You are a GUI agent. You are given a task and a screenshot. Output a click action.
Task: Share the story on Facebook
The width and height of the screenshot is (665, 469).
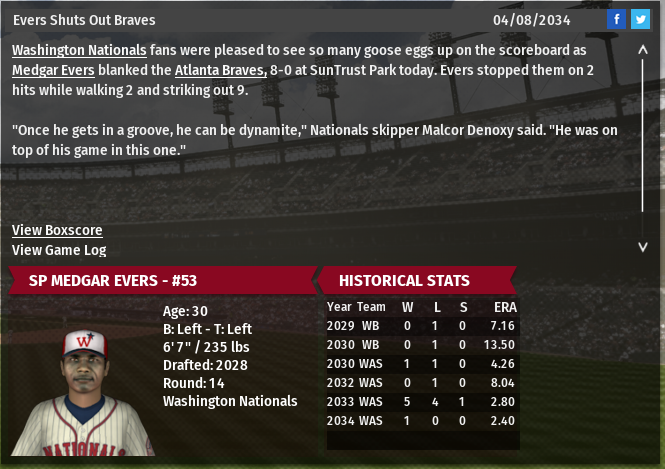(616, 20)
